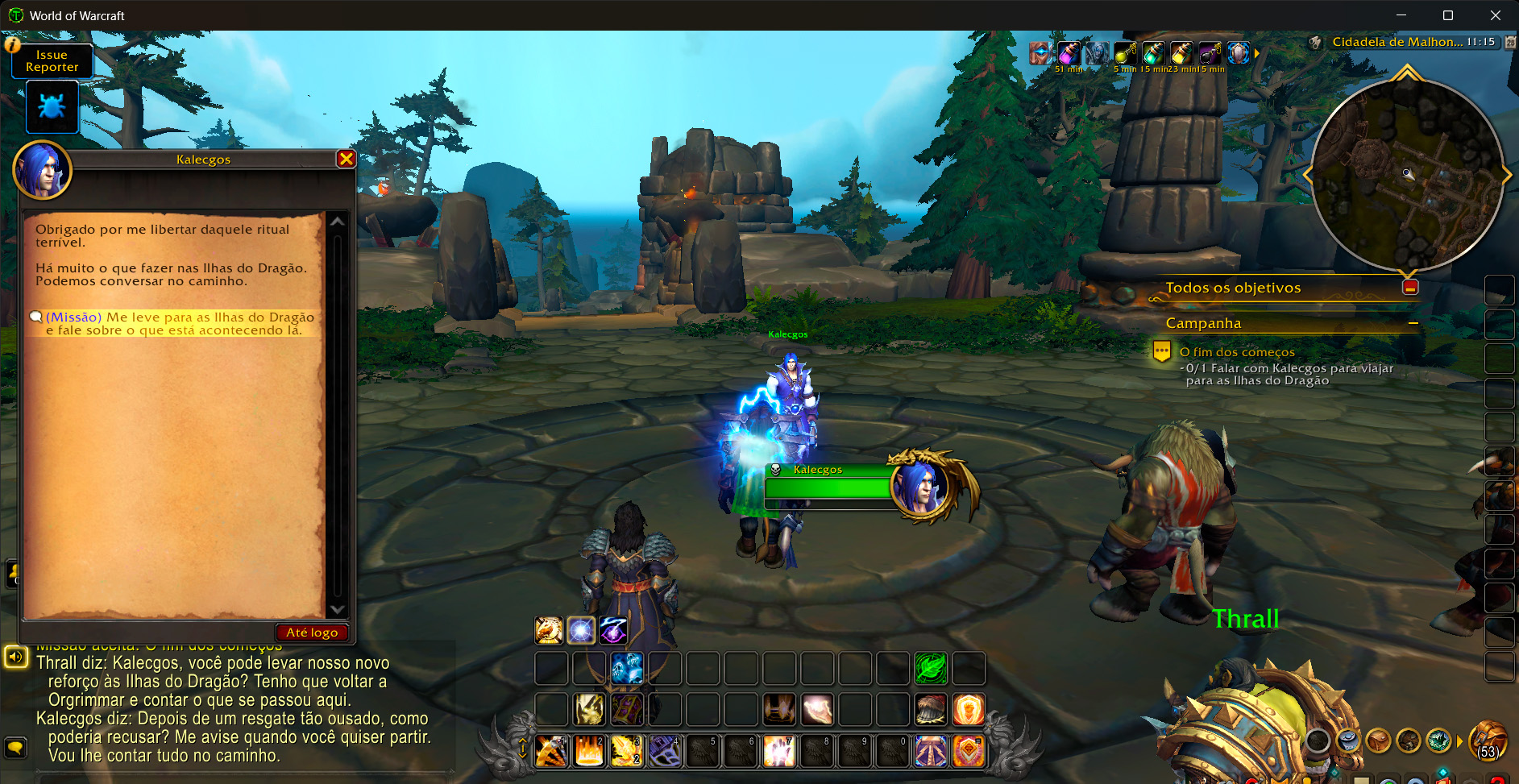Choose the Missão reply about Ilhas do Dragão

[x=173, y=323]
